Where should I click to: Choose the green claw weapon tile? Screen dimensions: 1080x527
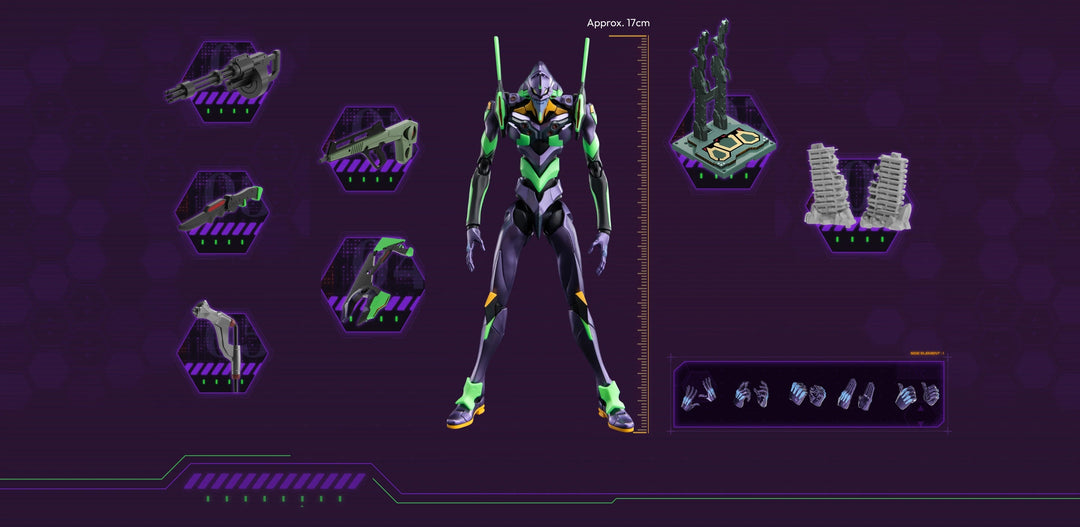click(372, 283)
